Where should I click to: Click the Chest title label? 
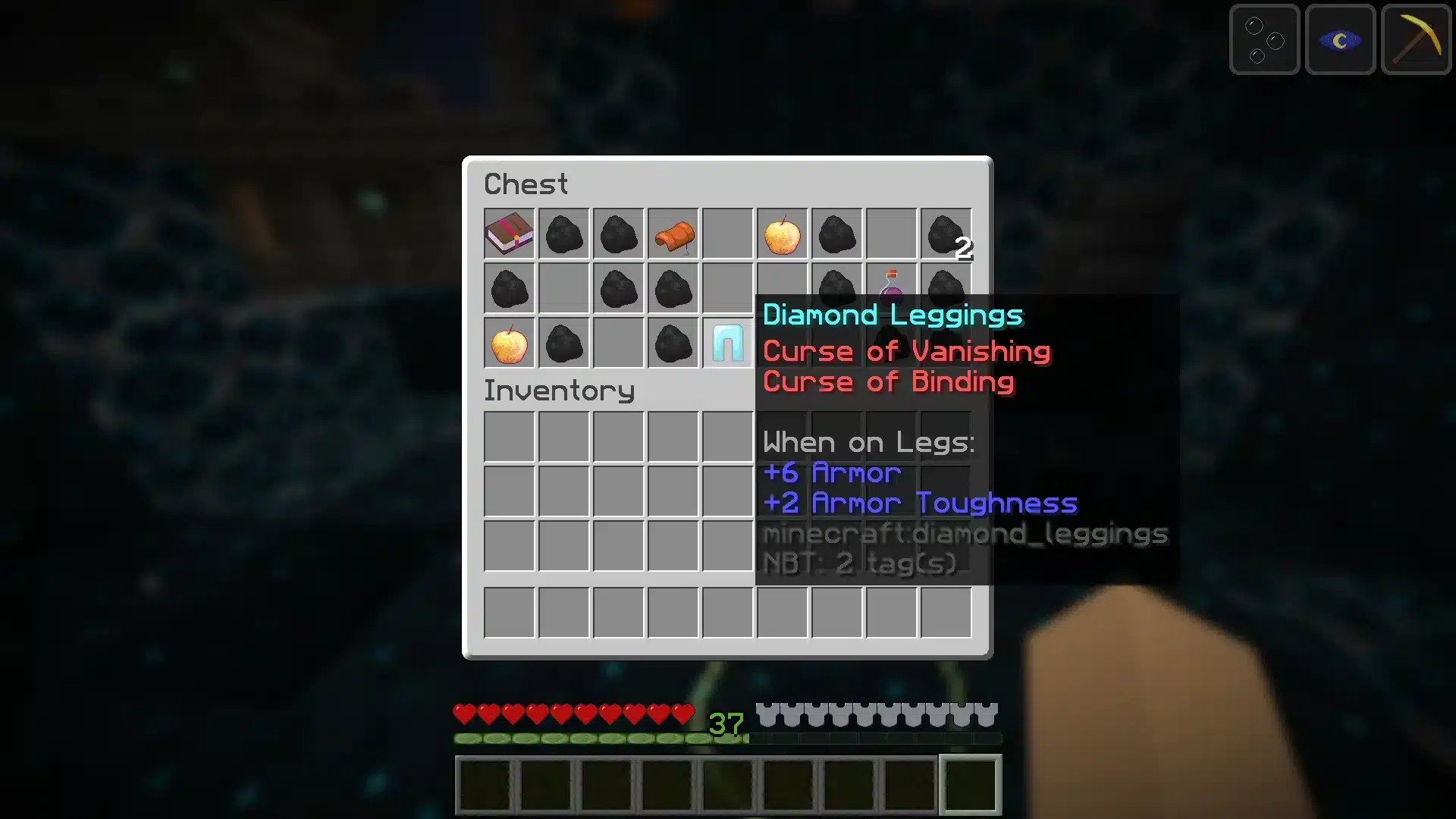click(526, 184)
